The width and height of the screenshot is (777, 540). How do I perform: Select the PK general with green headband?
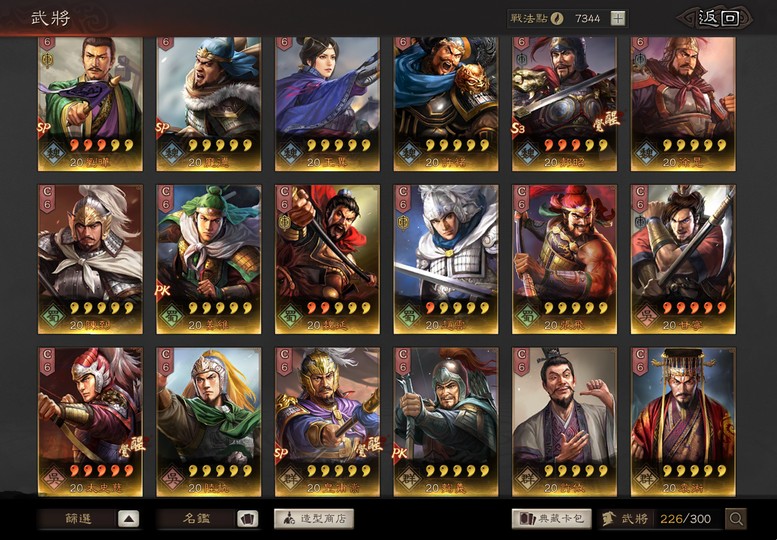208,255
